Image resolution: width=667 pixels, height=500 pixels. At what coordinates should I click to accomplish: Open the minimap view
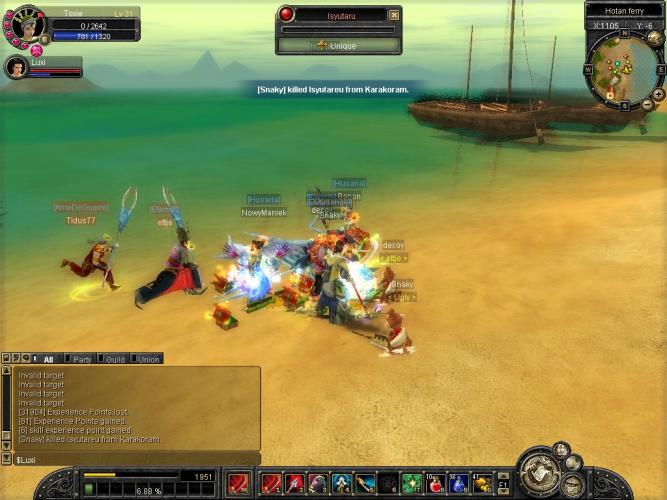point(620,67)
